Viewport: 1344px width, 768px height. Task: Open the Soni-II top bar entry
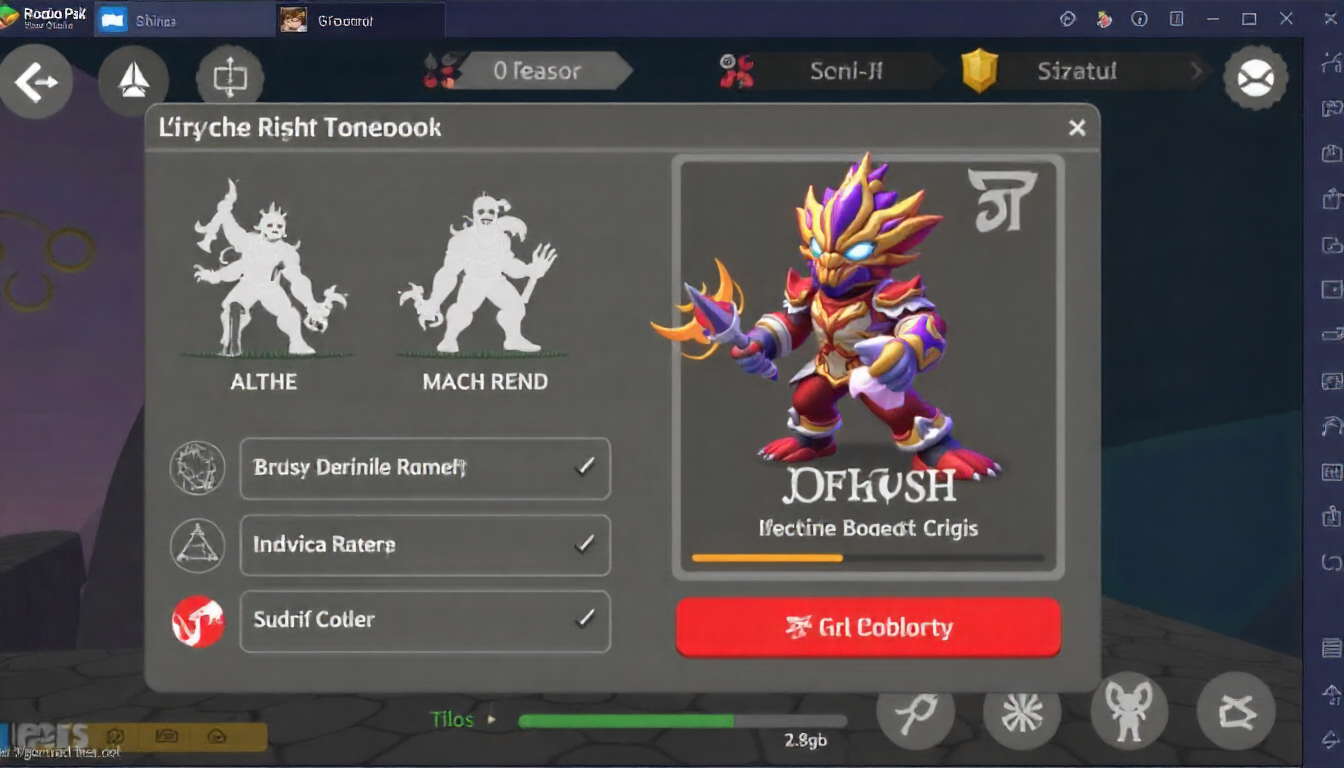pyautogui.click(x=845, y=71)
